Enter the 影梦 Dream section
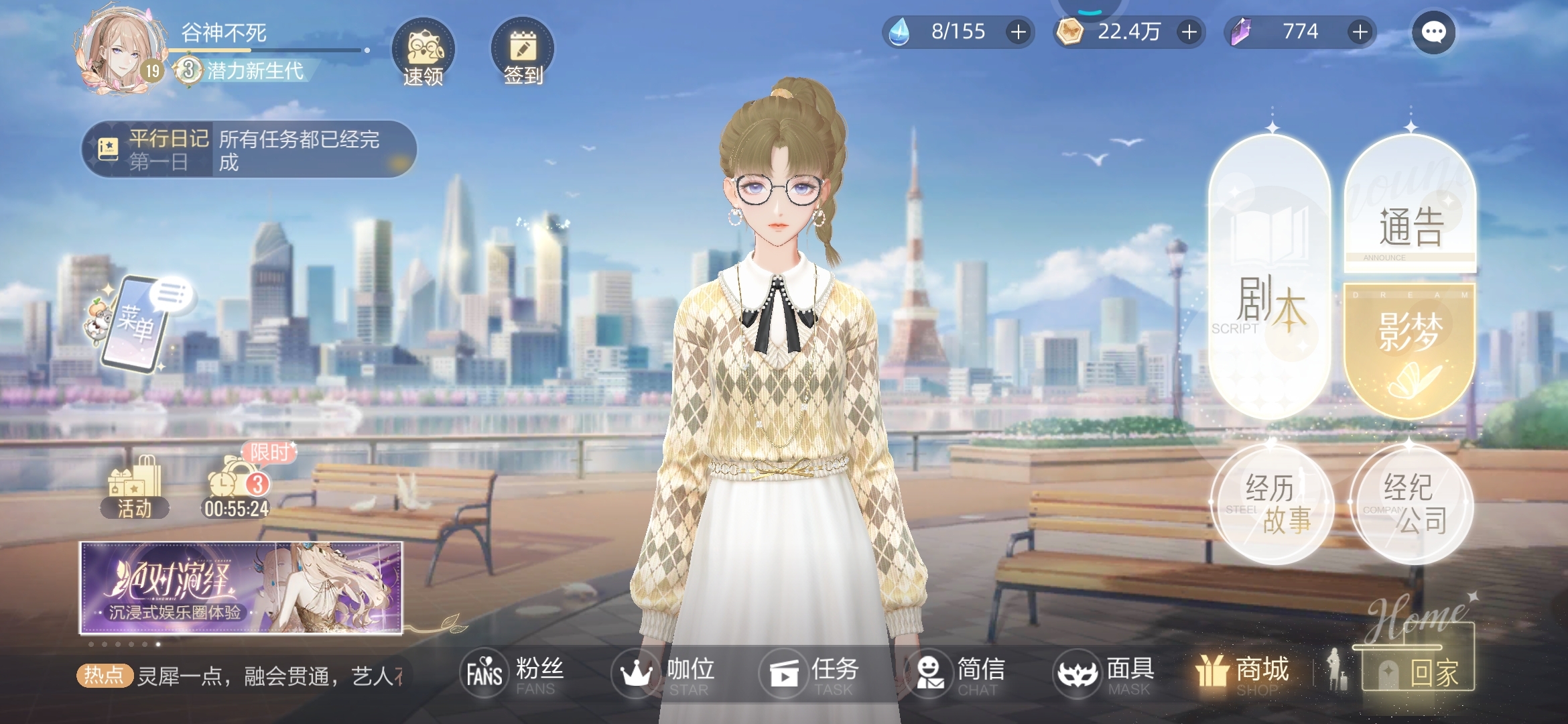The image size is (1568, 724). pyautogui.click(x=1409, y=349)
